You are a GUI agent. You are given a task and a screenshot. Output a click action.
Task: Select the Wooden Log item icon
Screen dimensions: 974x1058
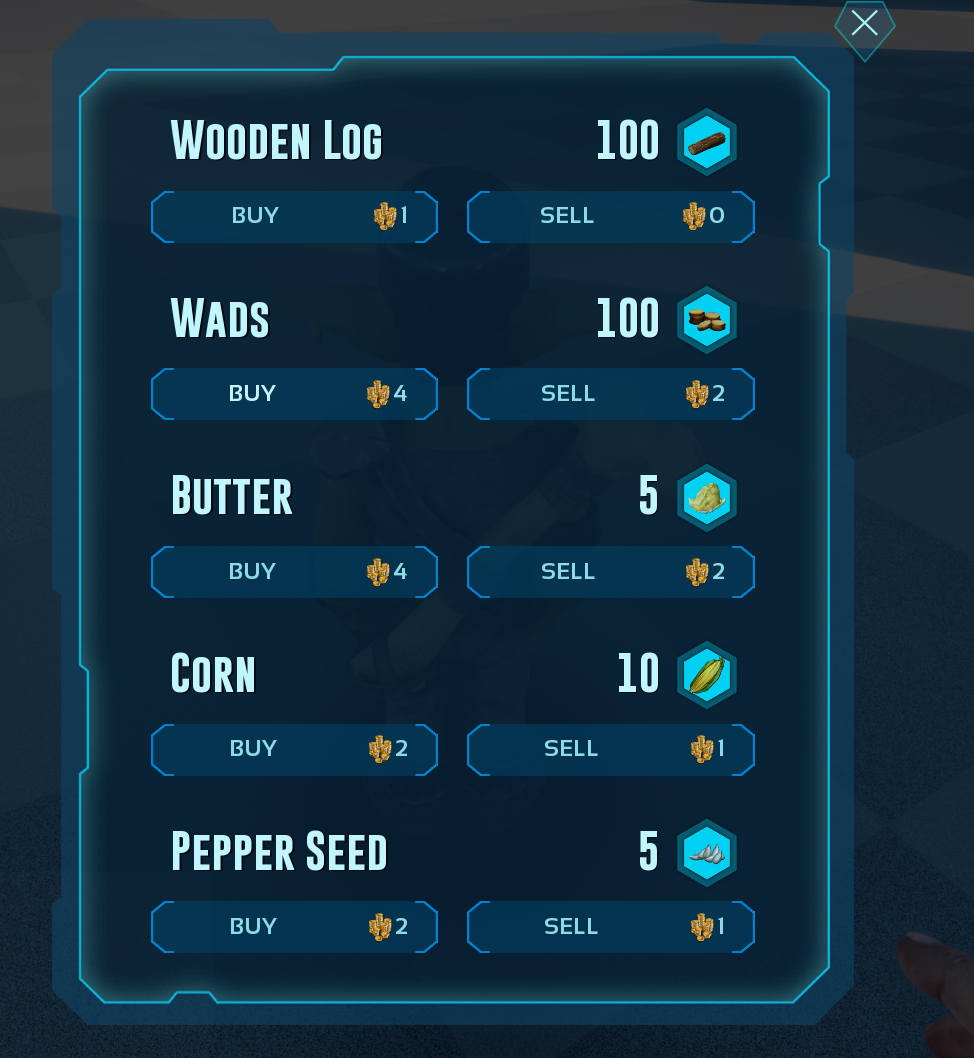[707, 142]
